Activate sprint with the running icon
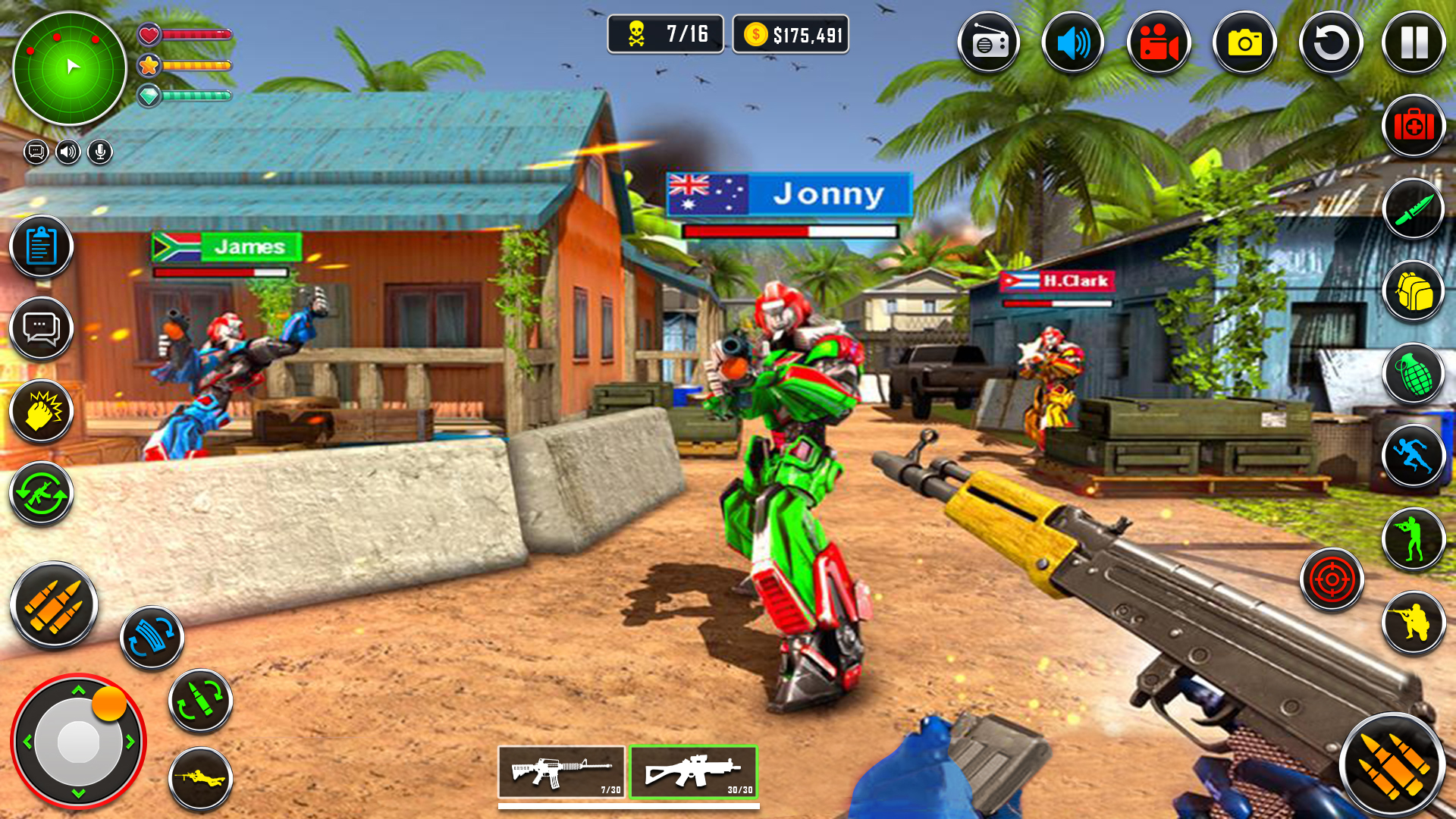The image size is (1456, 819). [1414, 455]
